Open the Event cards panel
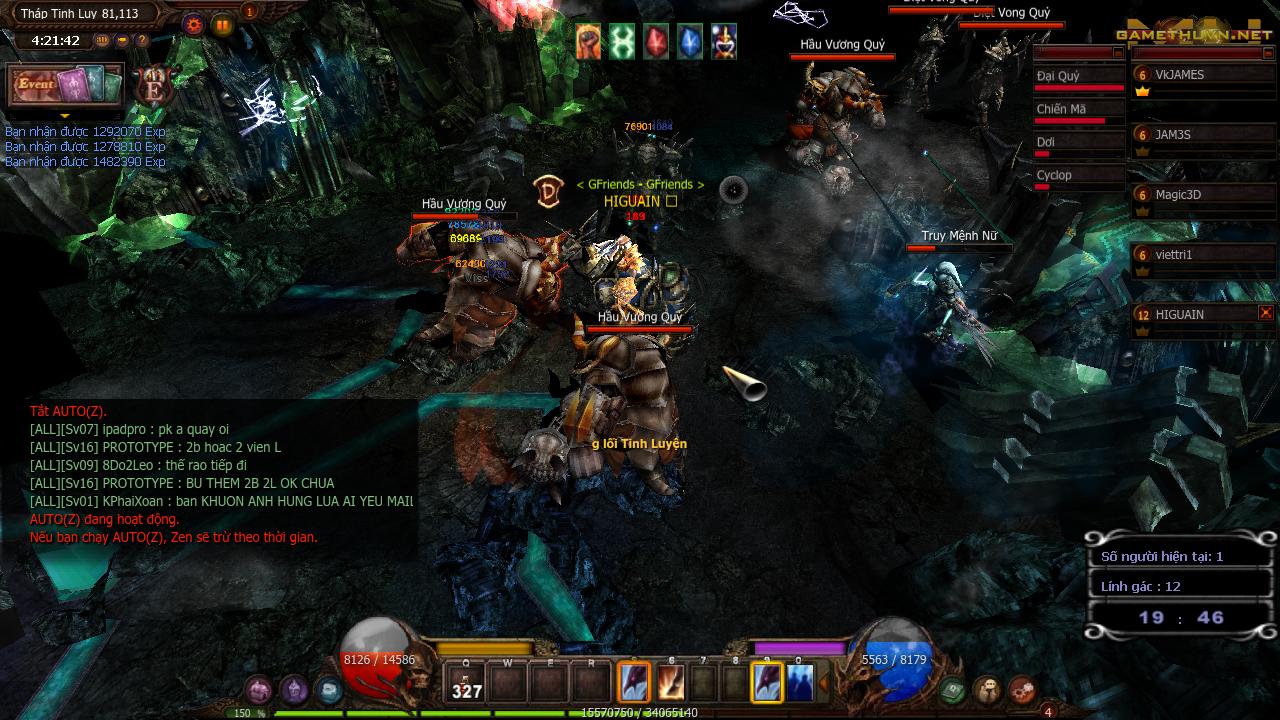Screen dimensions: 1280x720 coord(65,85)
